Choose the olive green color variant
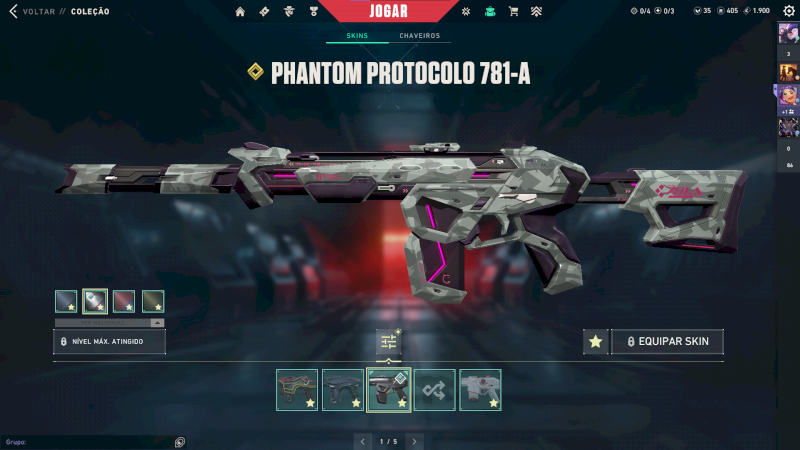 [153, 300]
